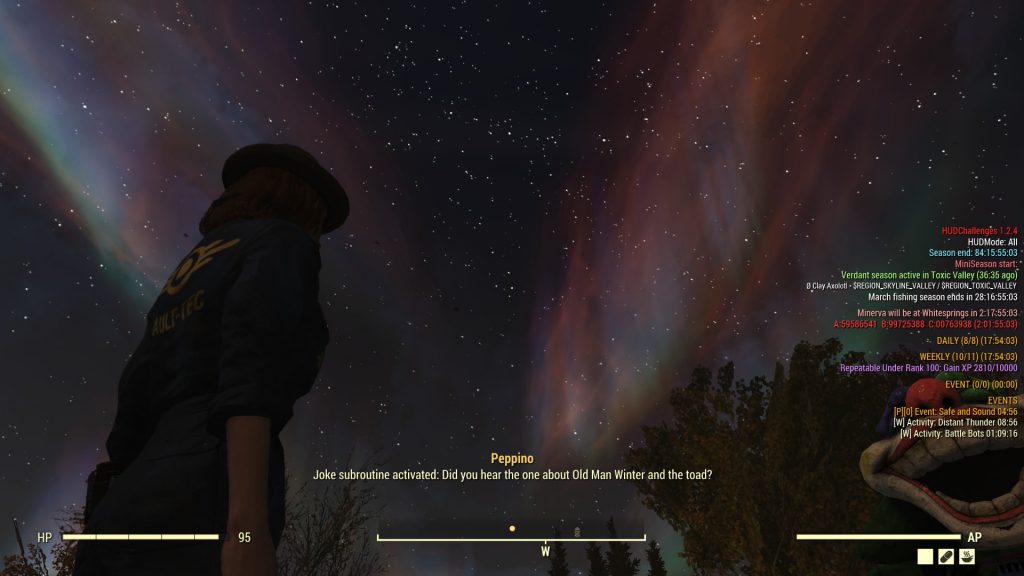Select the Safe and Sound event entry

(955, 411)
